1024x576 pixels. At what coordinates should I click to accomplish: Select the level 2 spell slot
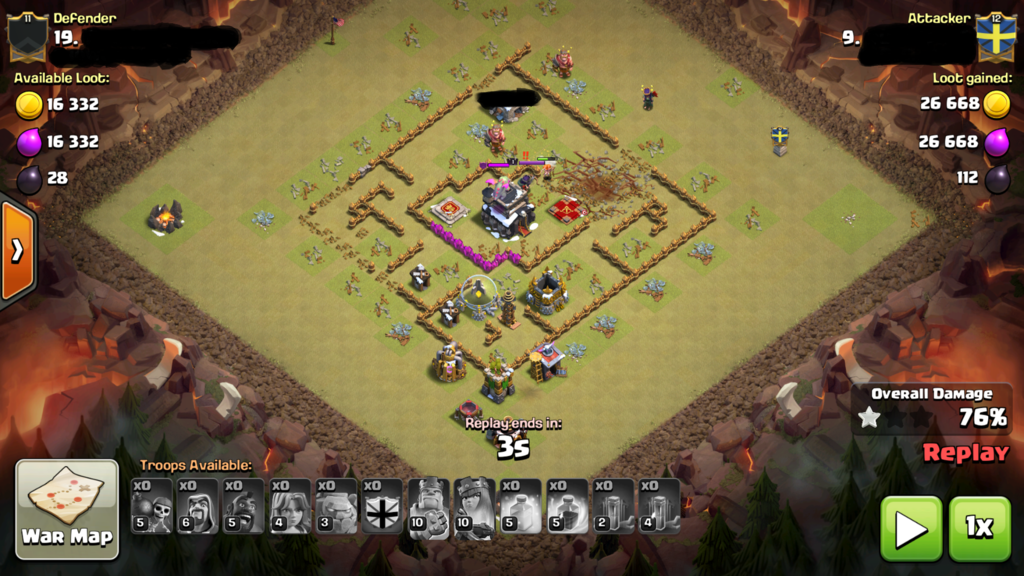pyautogui.click(x=612, y=506)
